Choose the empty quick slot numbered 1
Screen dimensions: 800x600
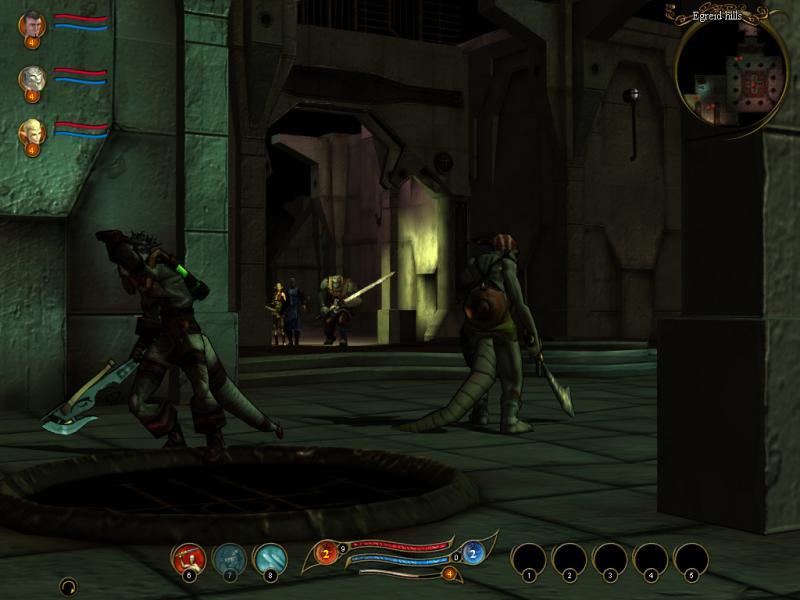click(528, 558)
